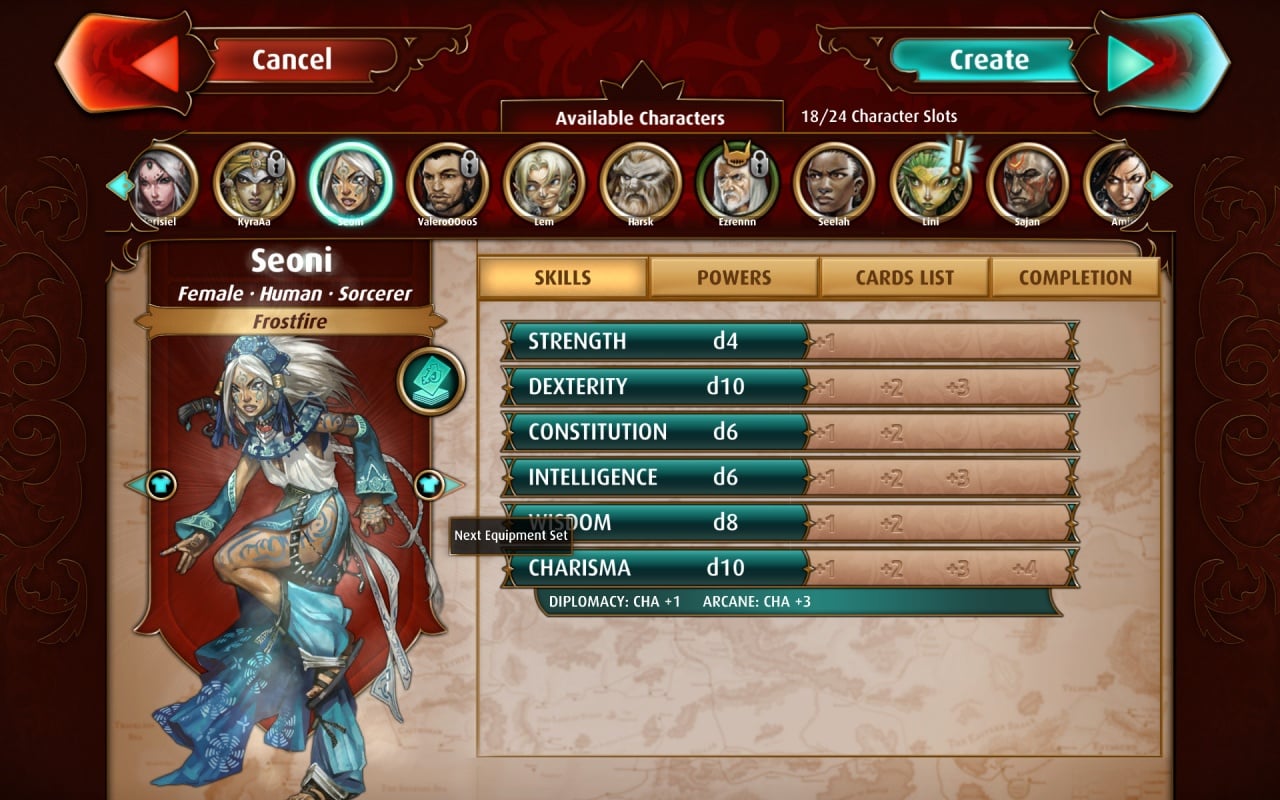Pick the Ezren character portrait
The image size is (1280, 800).
coord(737,181)
